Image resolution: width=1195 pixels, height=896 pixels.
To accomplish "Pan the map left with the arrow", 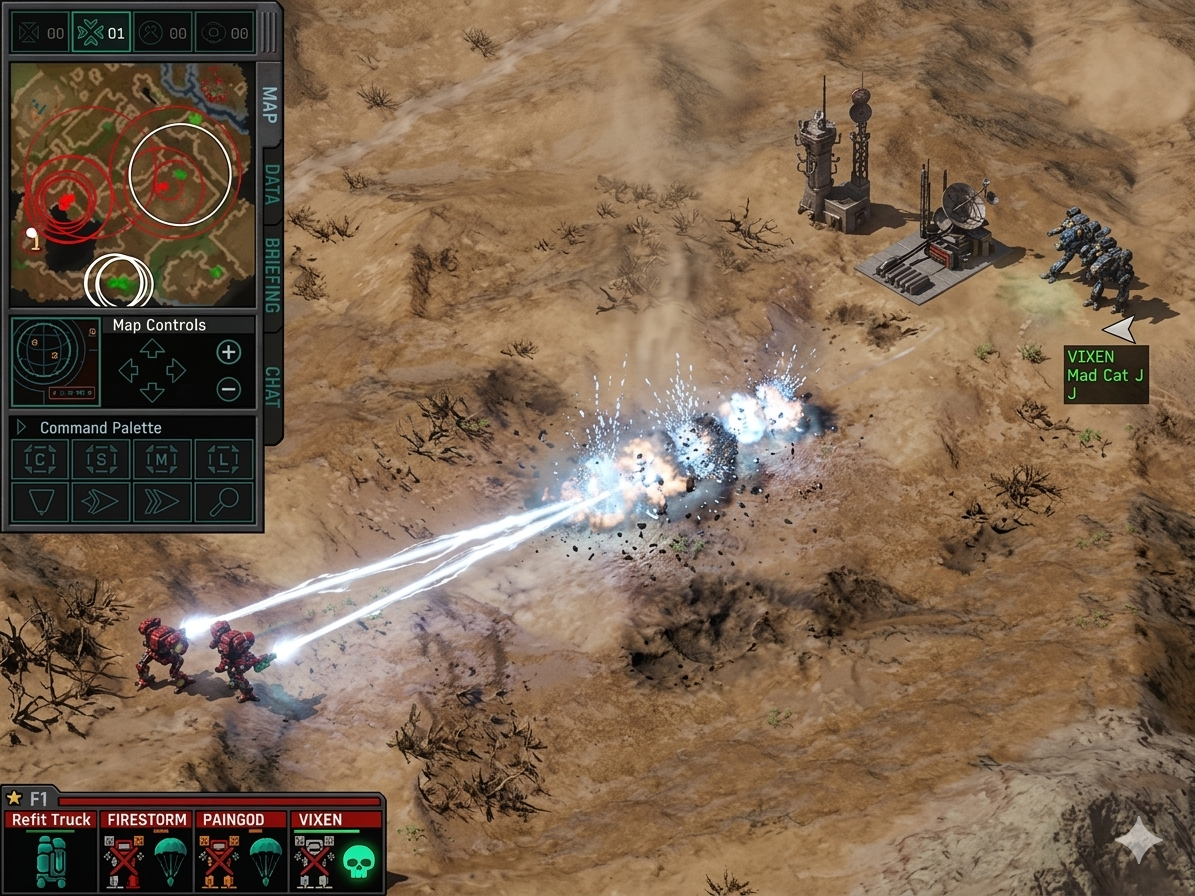I will (128, 370).
